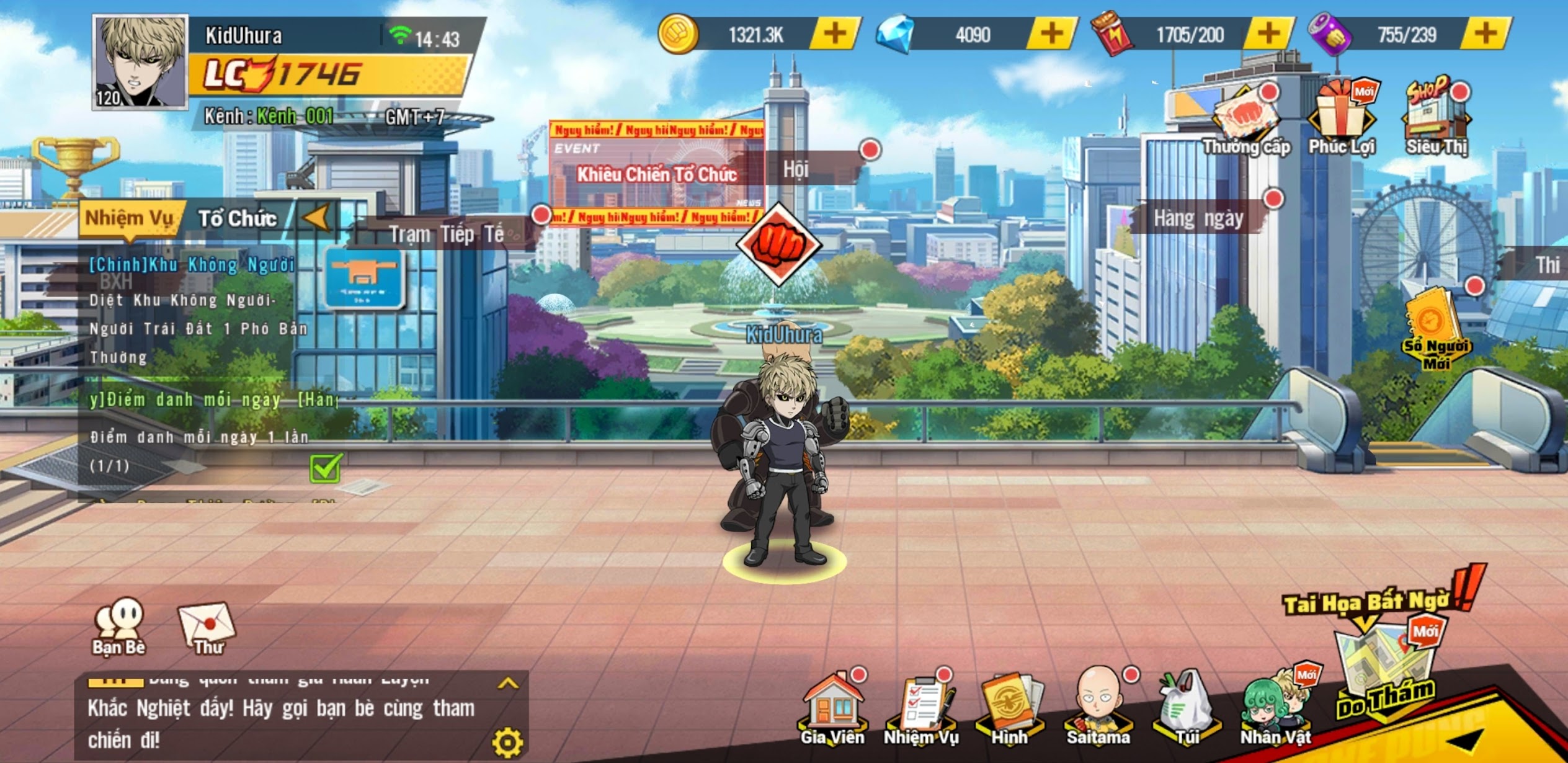Open the Saitama menu icon
The height and width of the screenshot is (763, 1568).
(1098, 707)
